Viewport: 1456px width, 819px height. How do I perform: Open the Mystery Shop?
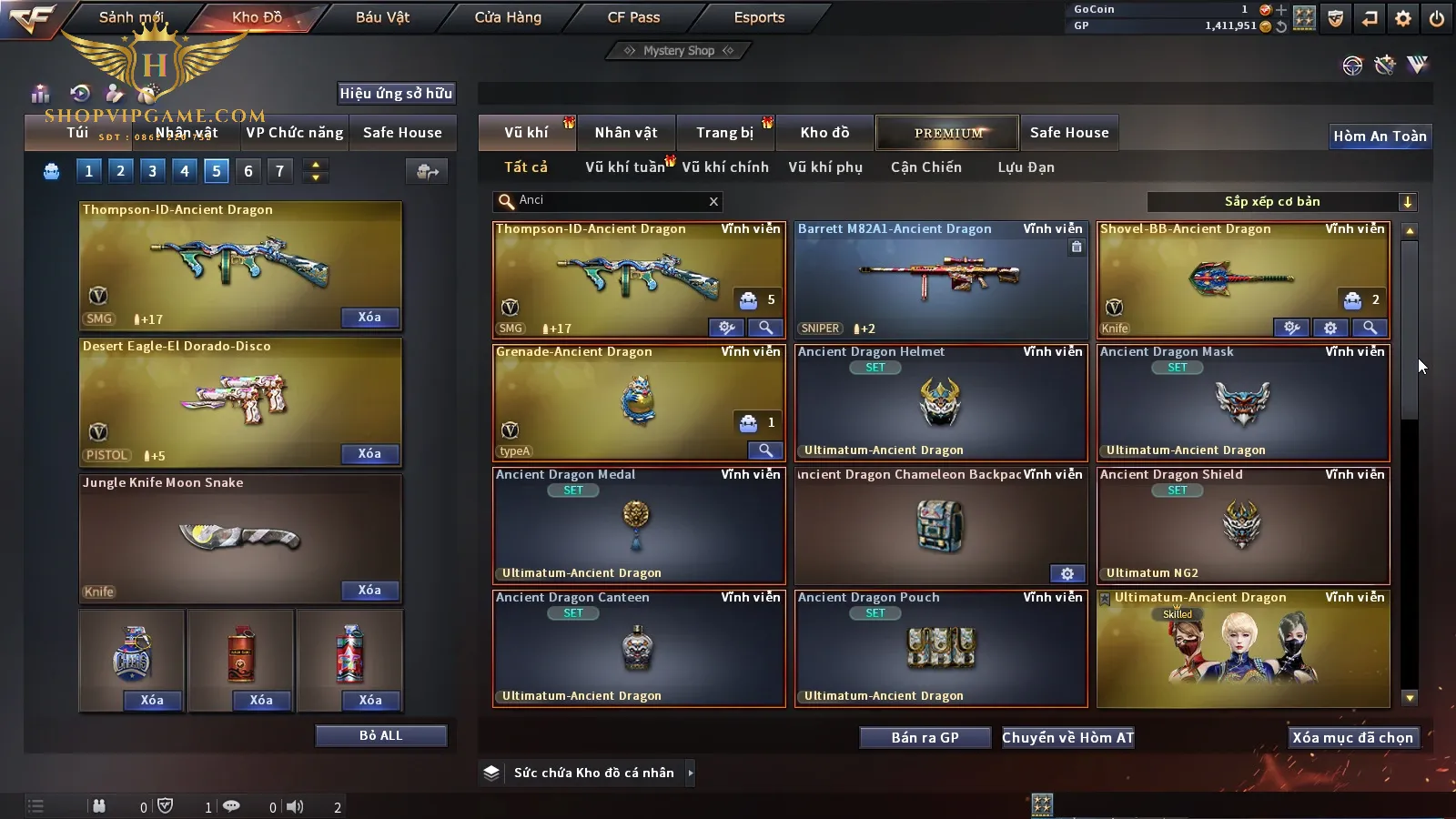coord(678,51)
